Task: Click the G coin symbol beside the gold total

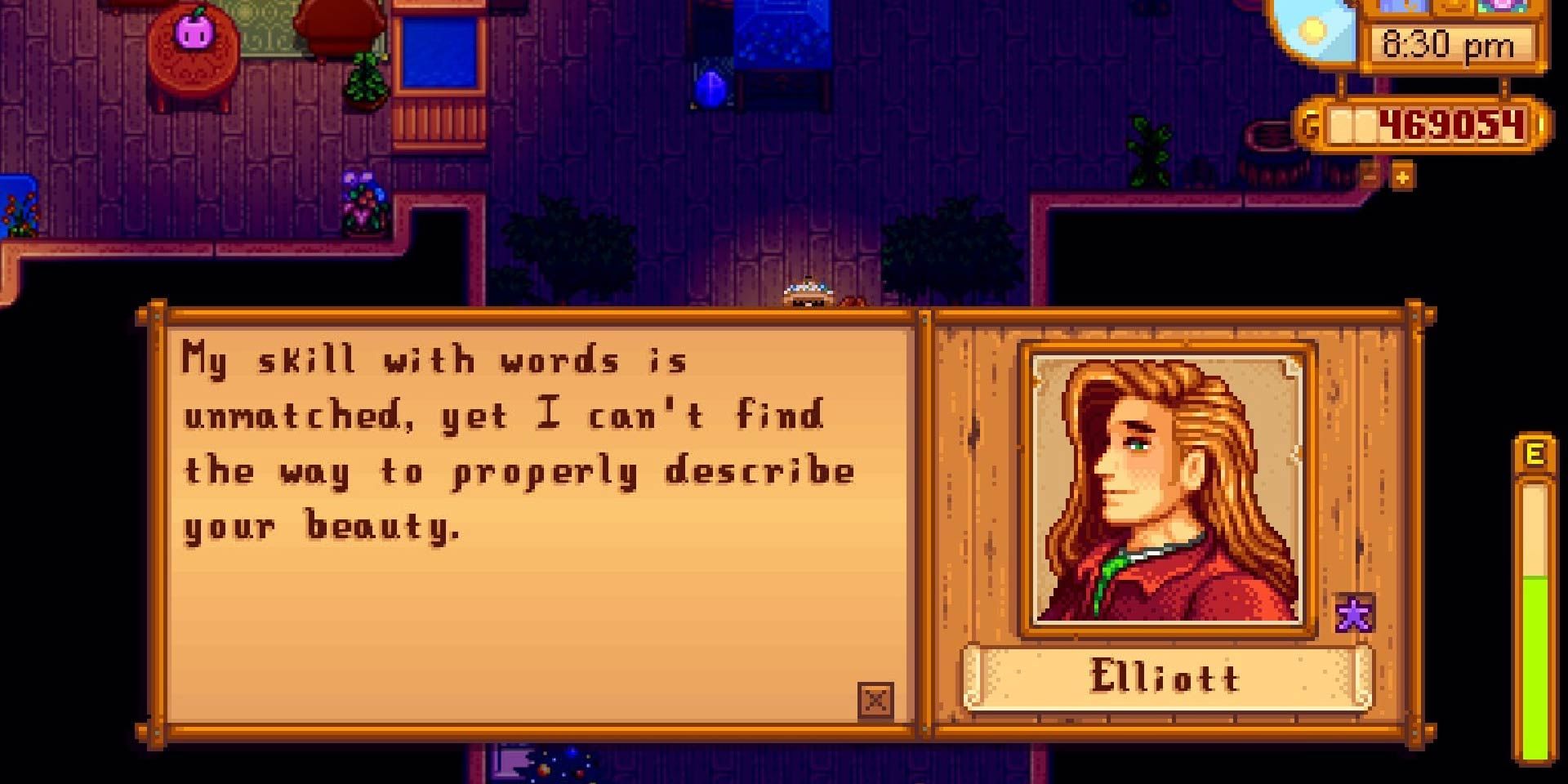Action: (1310, 126)
